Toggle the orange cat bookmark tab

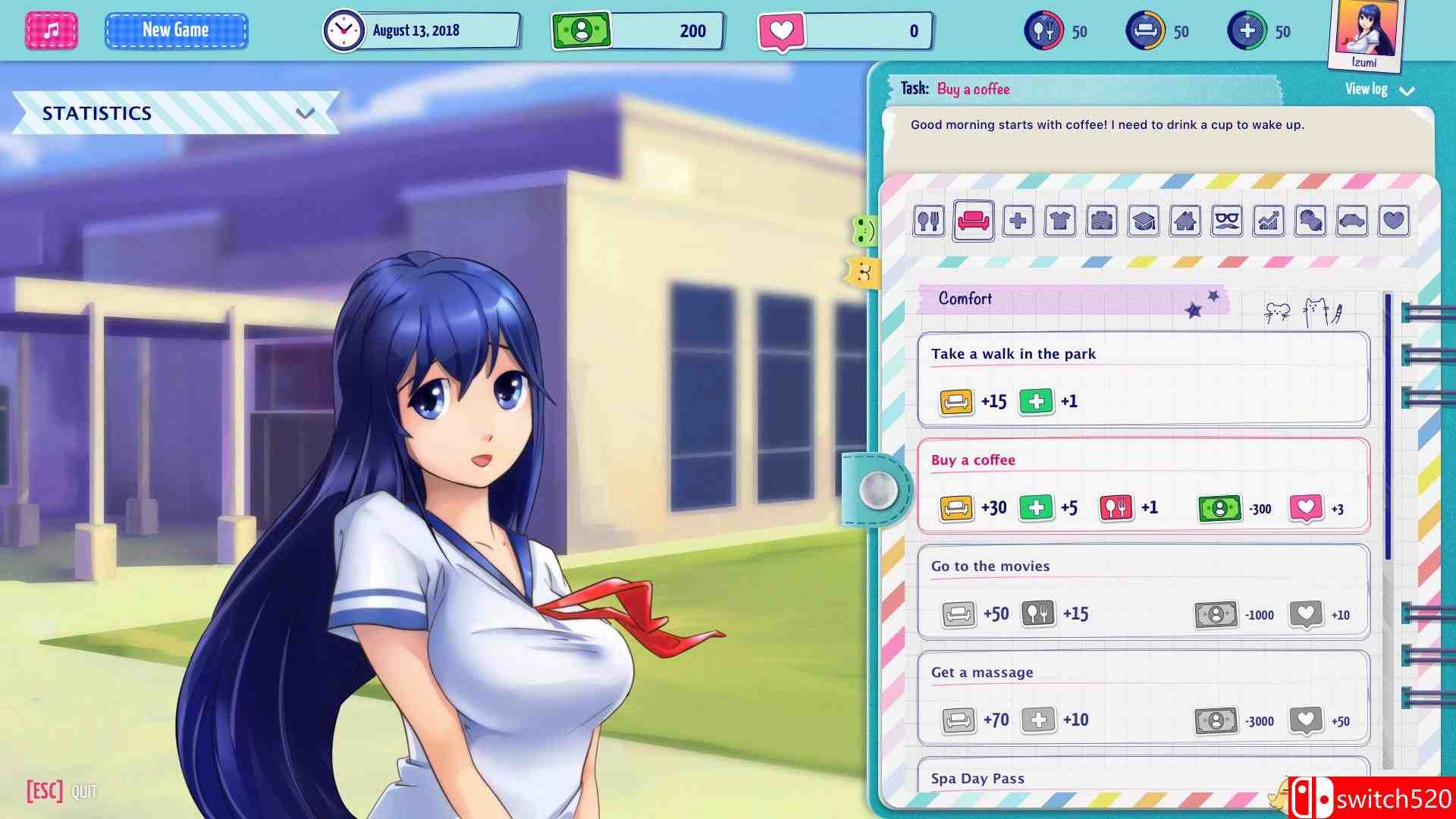click(861, 271)
